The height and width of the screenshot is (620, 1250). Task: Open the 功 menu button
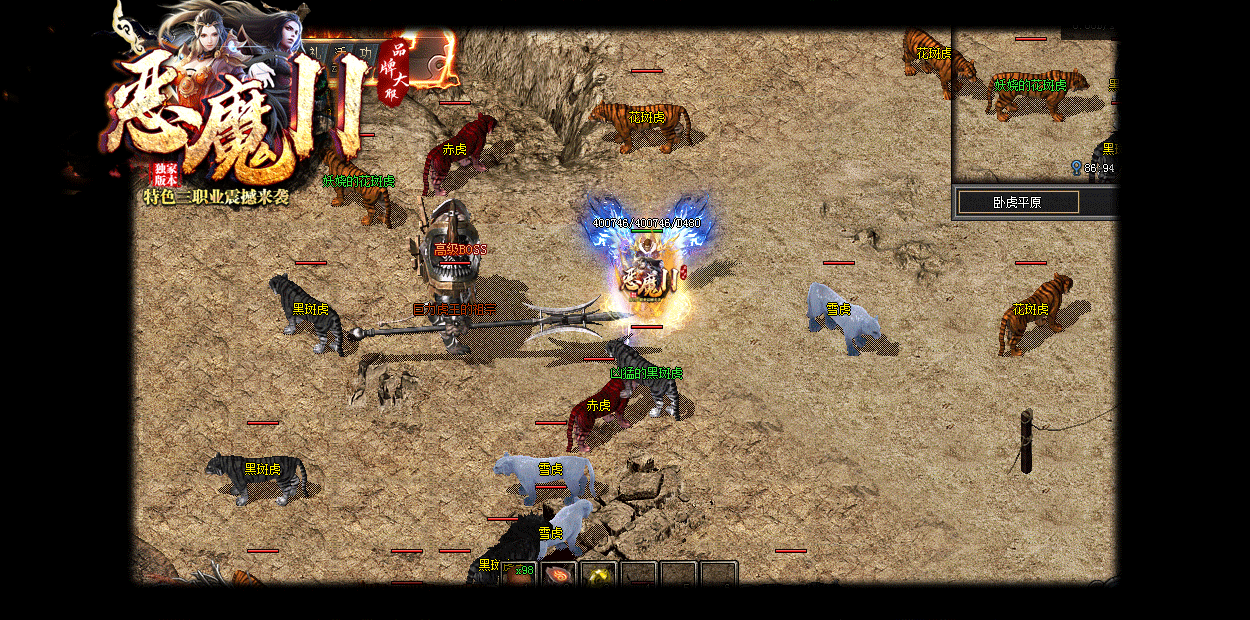367,53
